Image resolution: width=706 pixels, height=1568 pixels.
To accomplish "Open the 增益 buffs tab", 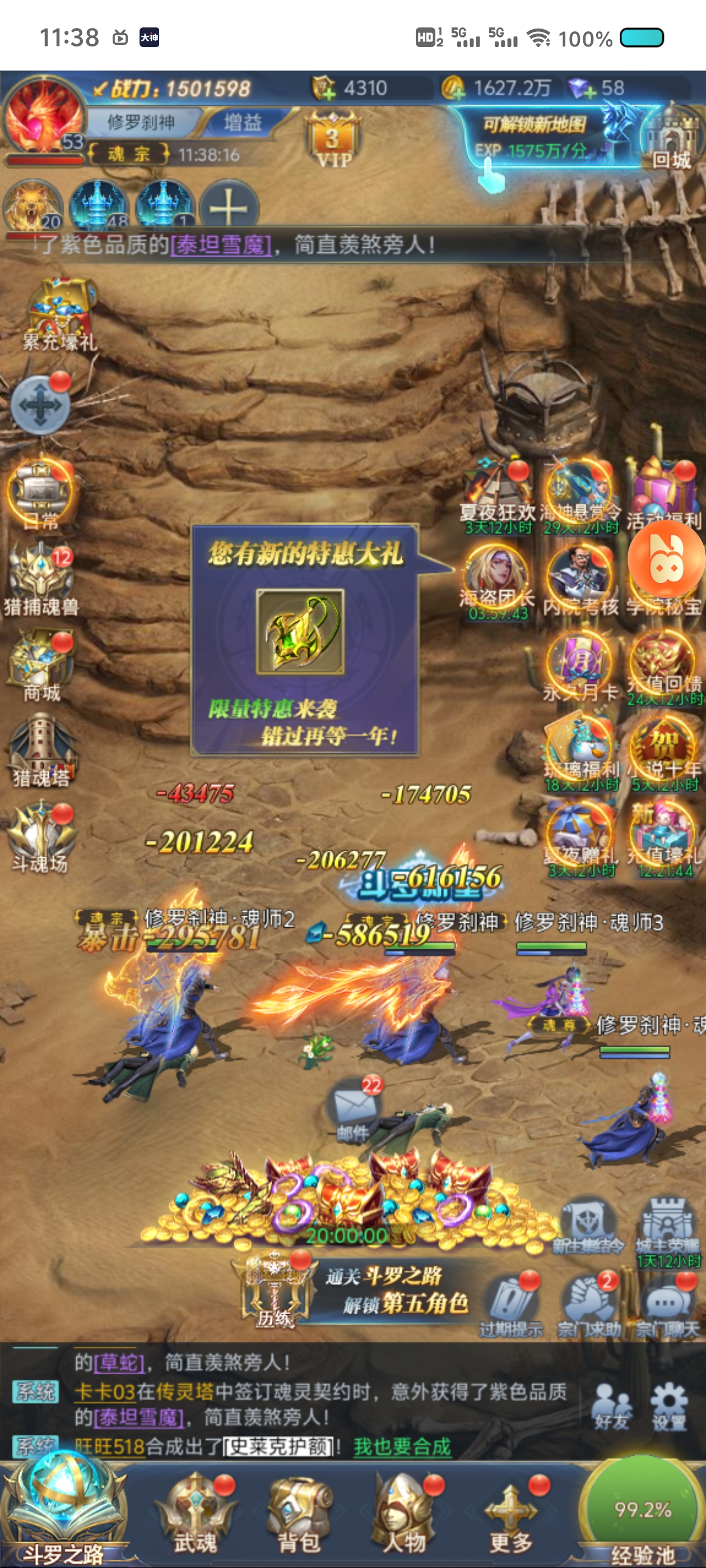I will (243, 122).
